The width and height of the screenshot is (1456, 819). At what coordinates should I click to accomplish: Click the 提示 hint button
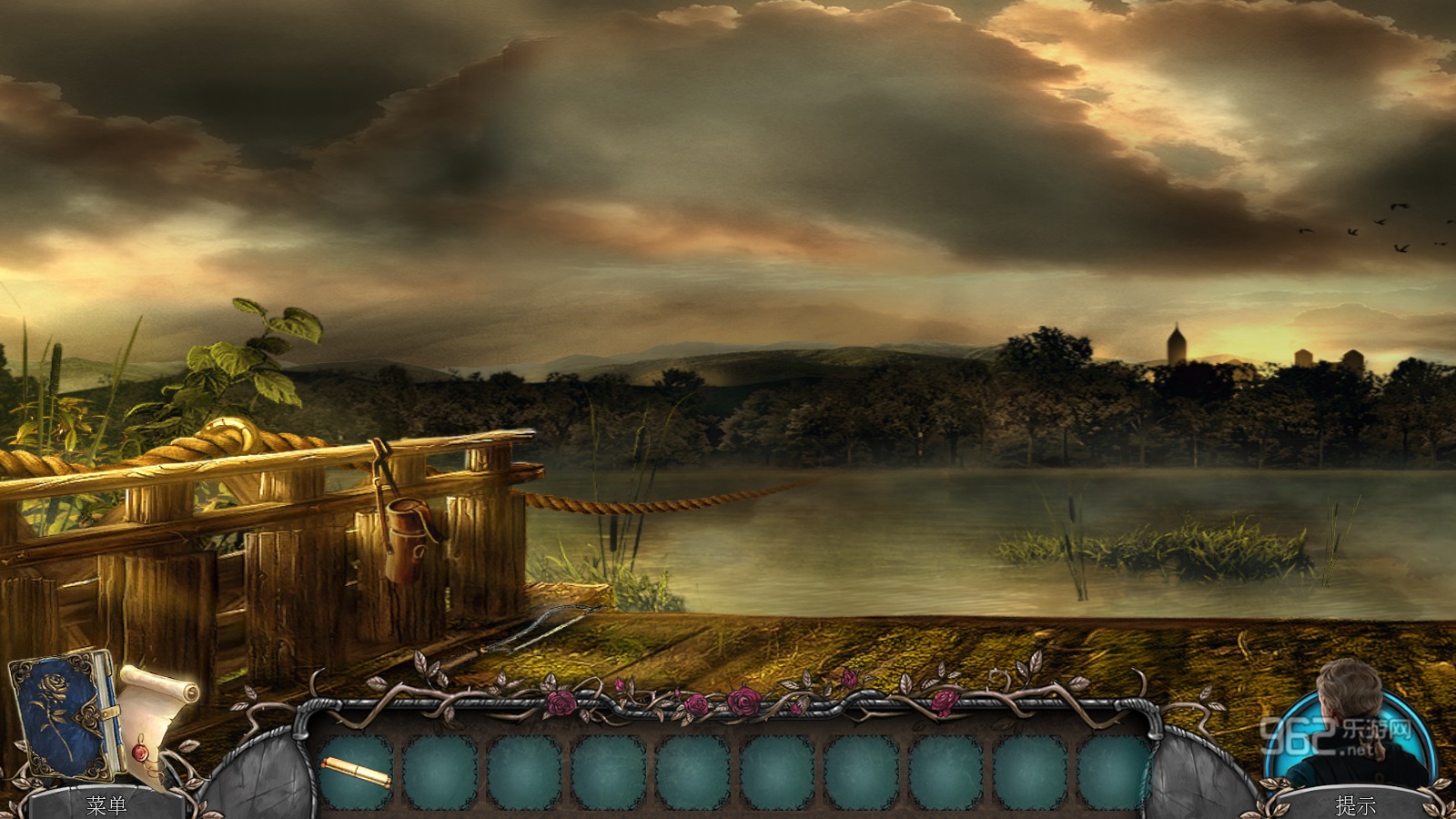coord(1355,804)
